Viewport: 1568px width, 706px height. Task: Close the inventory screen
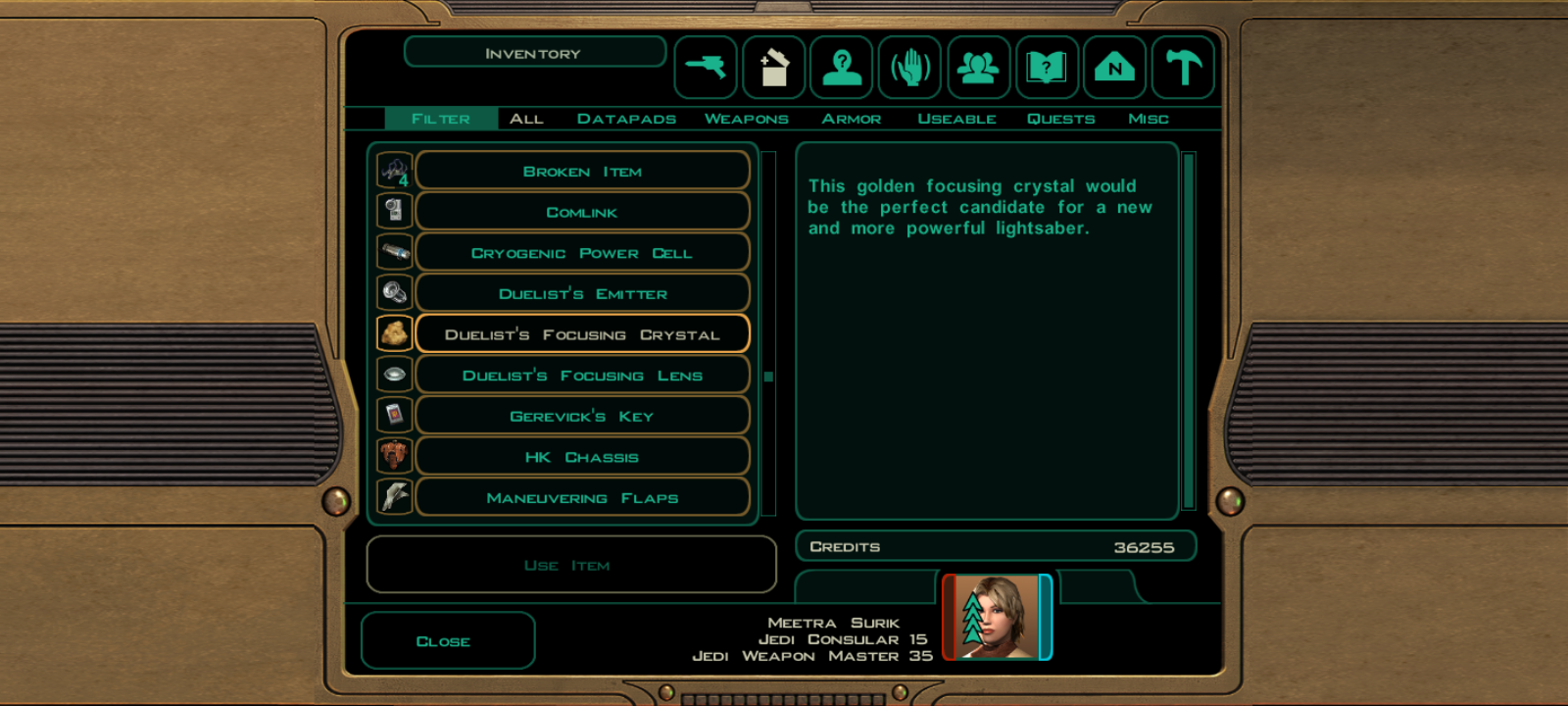click(x=447, y=641)
